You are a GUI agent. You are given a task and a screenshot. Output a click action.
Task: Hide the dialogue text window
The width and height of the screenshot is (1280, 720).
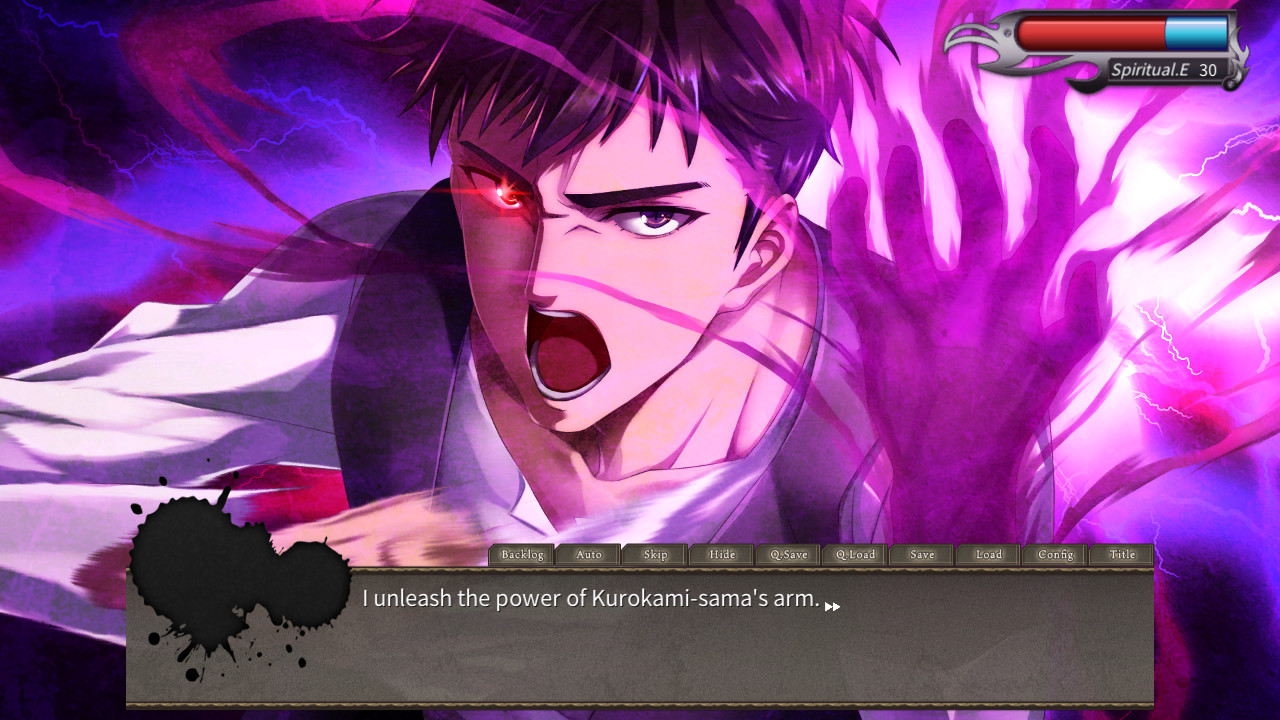(720, 555)
